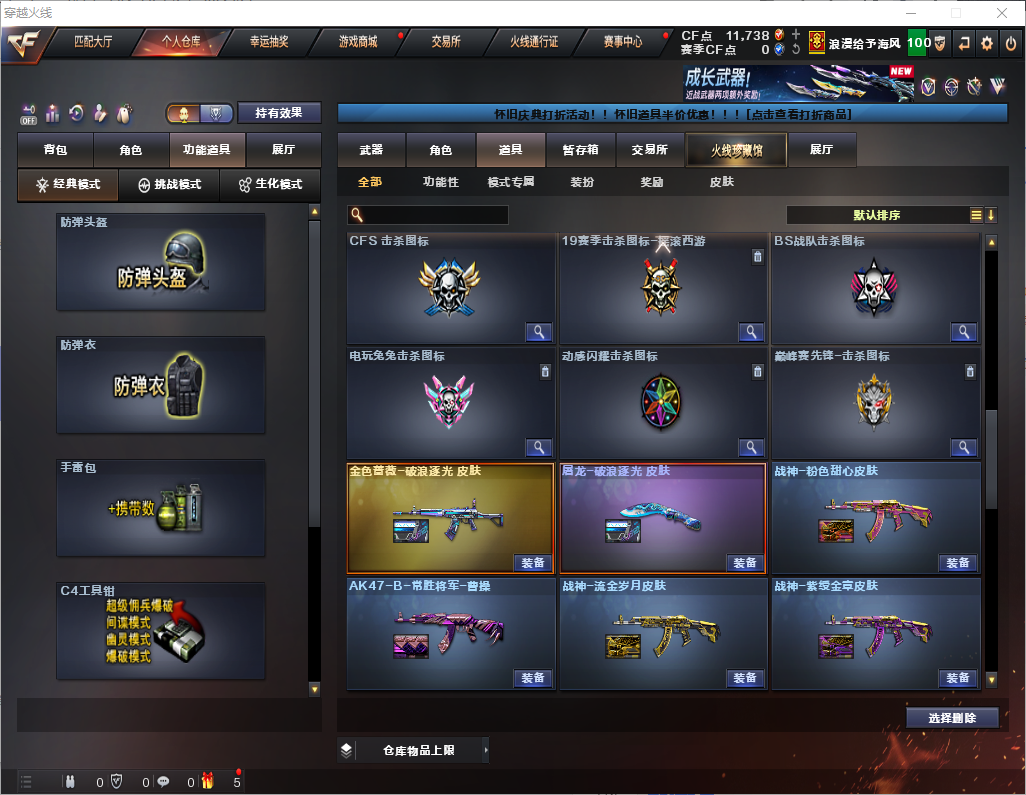Choose the 防弹头盔 helmet item
Screen dimensions: 1026x795
click(x=161, y=262)
